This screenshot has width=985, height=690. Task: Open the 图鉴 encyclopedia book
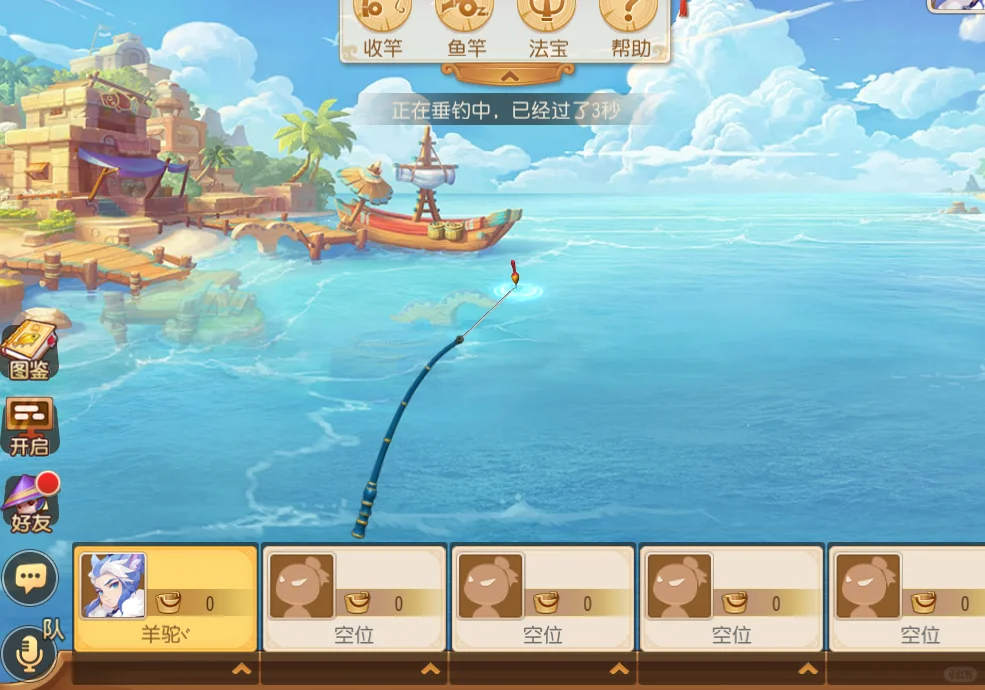coord(30,352)
